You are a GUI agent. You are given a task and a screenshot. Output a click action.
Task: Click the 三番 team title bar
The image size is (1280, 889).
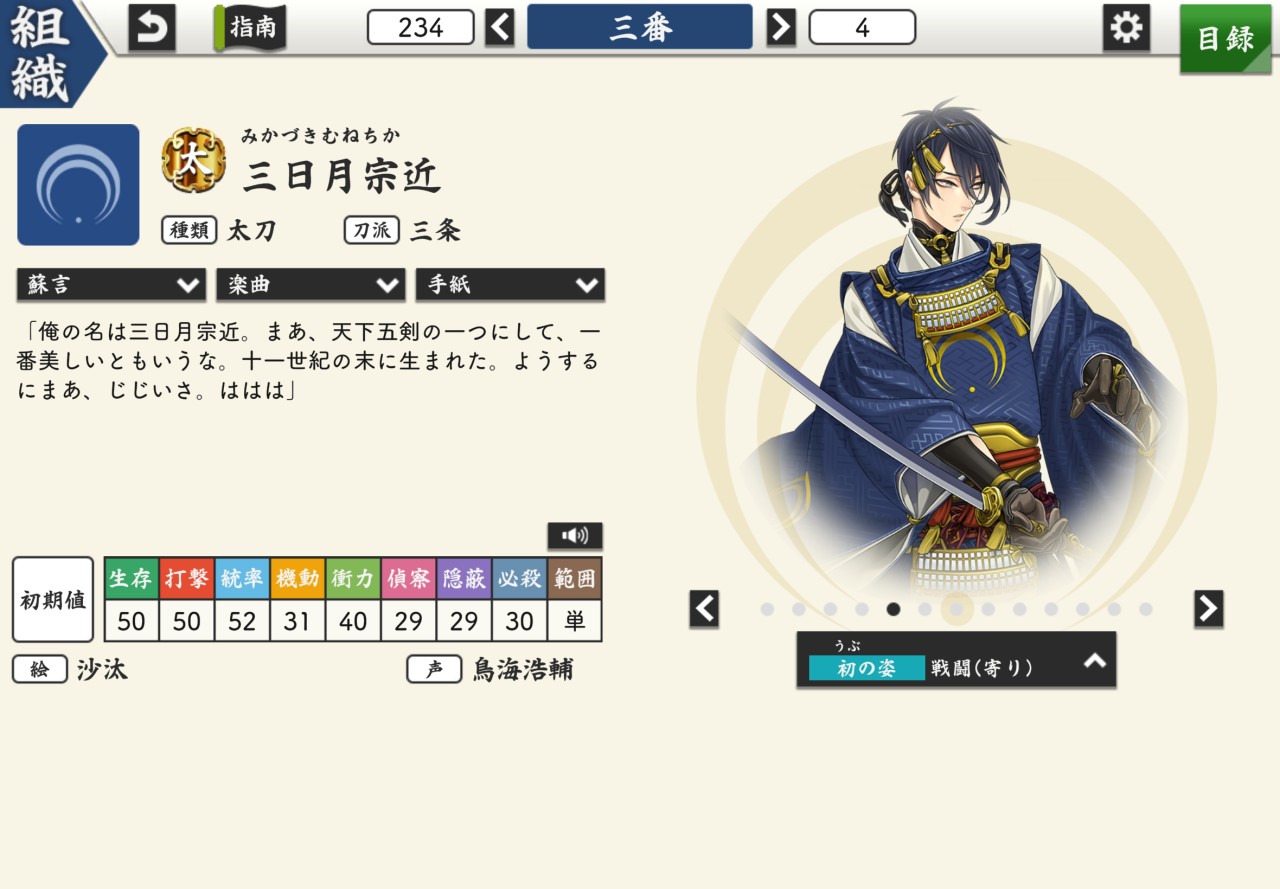point(640,27)
